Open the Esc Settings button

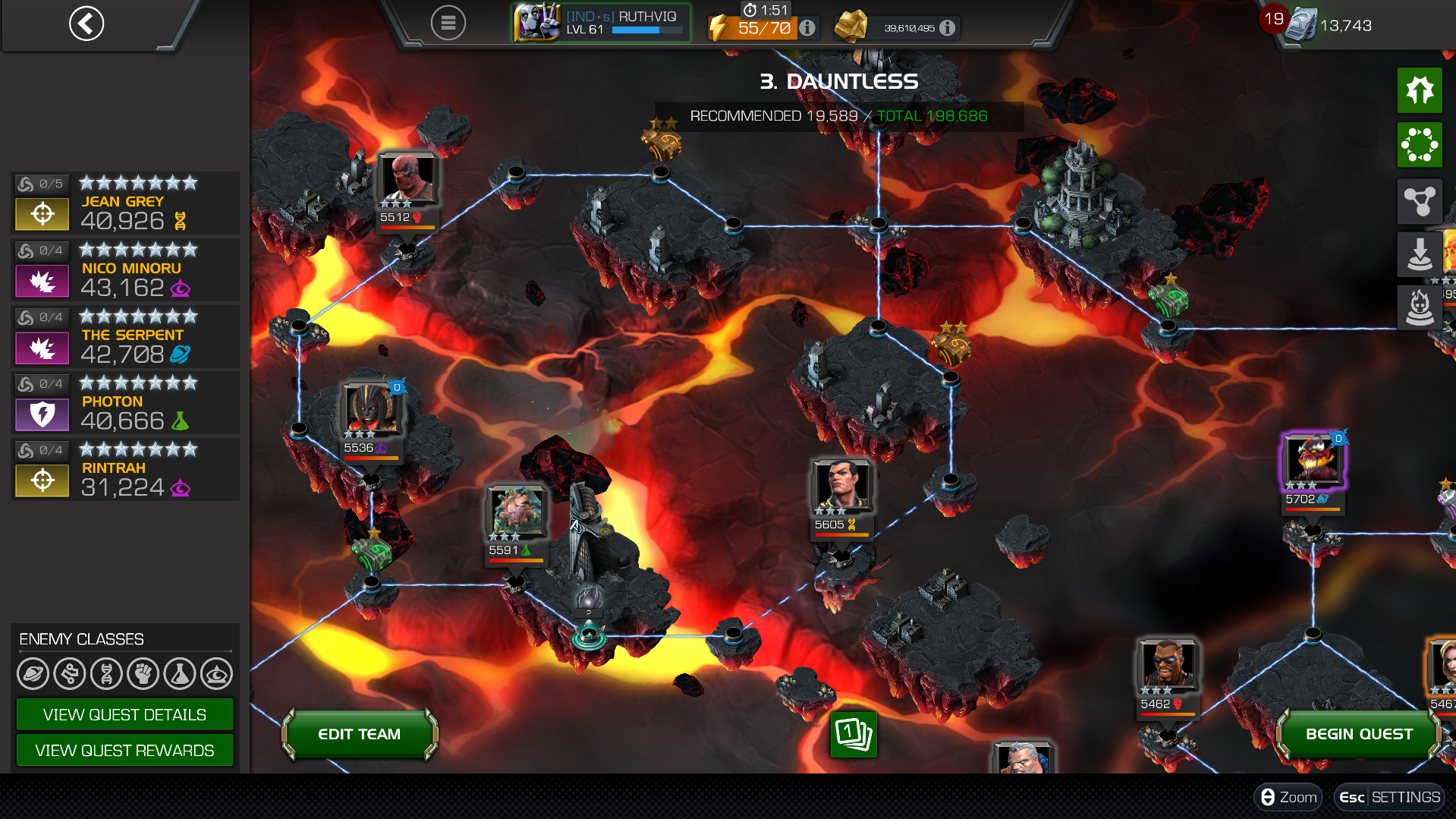point(1389,797)
